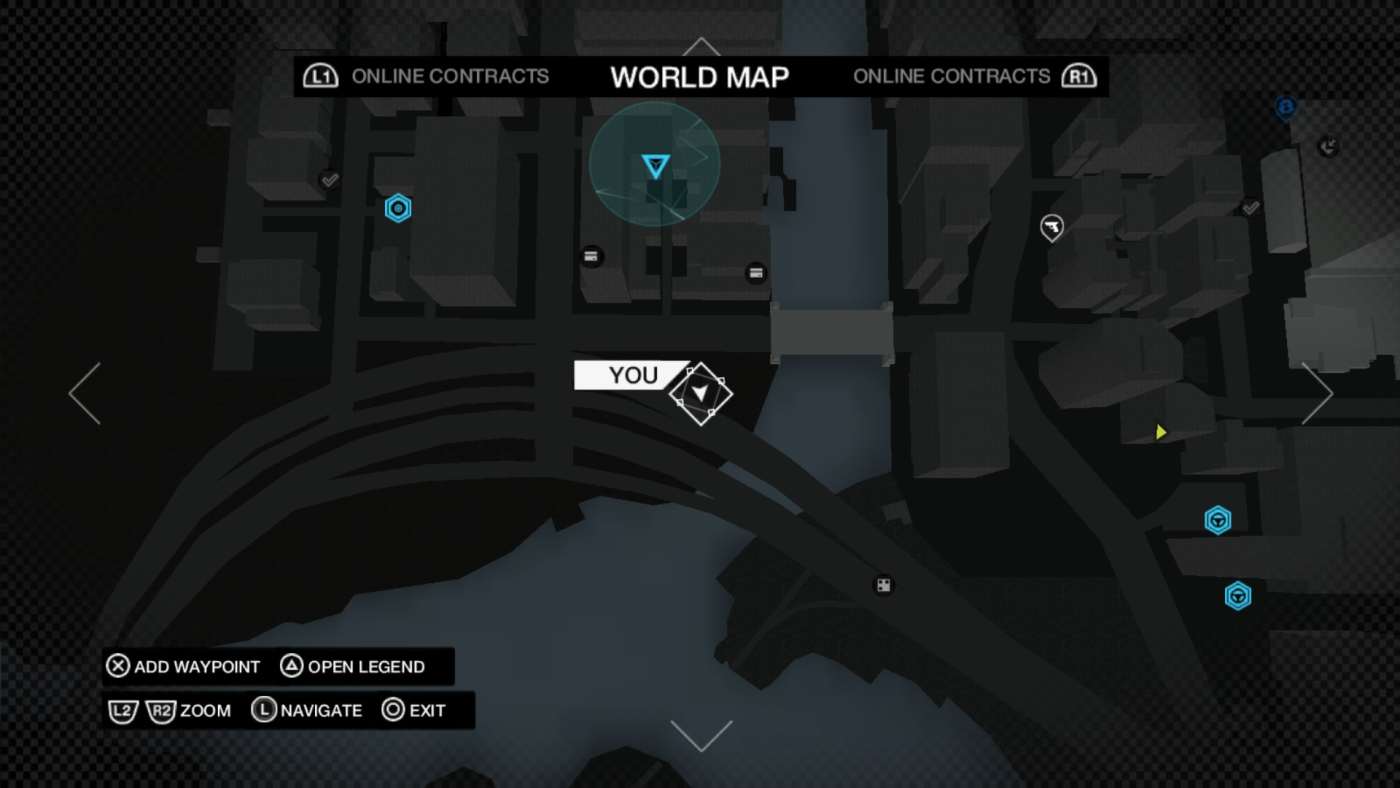Expand the map eastward with the right chevron
The image size is (1400, 788).
1318,392
